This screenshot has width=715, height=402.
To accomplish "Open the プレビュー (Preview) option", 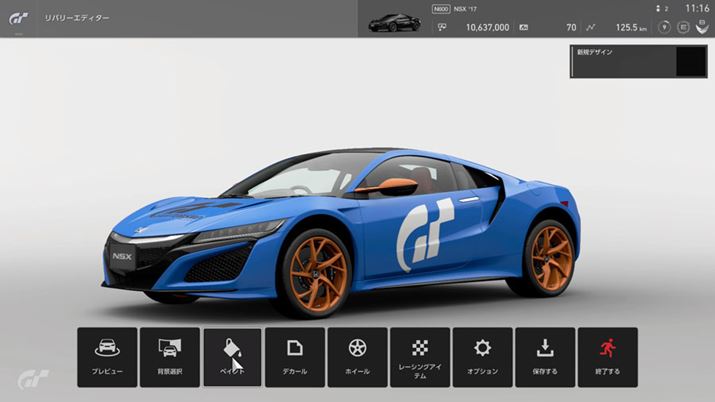I will click(107, 357).
